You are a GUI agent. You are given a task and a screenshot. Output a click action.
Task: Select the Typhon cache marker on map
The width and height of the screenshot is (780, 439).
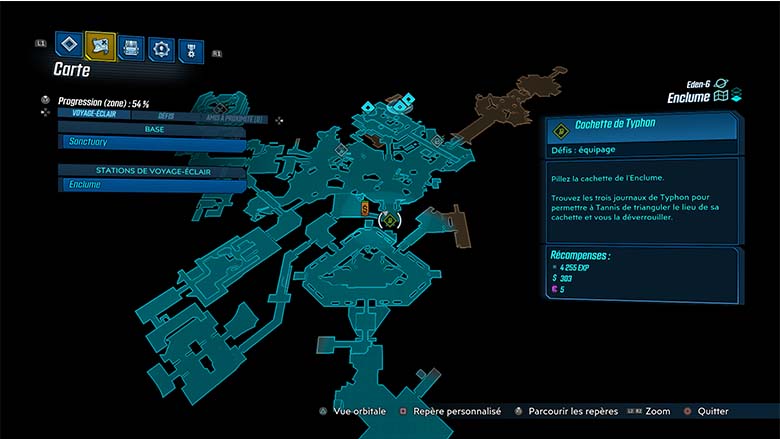point(389,220)
